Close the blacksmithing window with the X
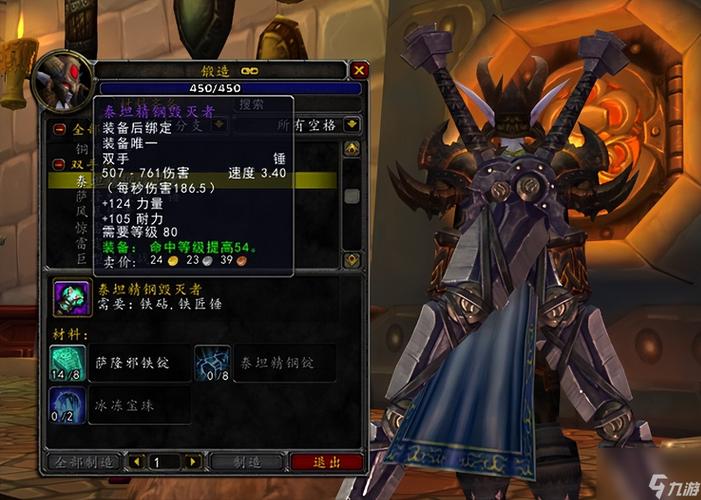701x500 pixels. click(x=359, y=70)
